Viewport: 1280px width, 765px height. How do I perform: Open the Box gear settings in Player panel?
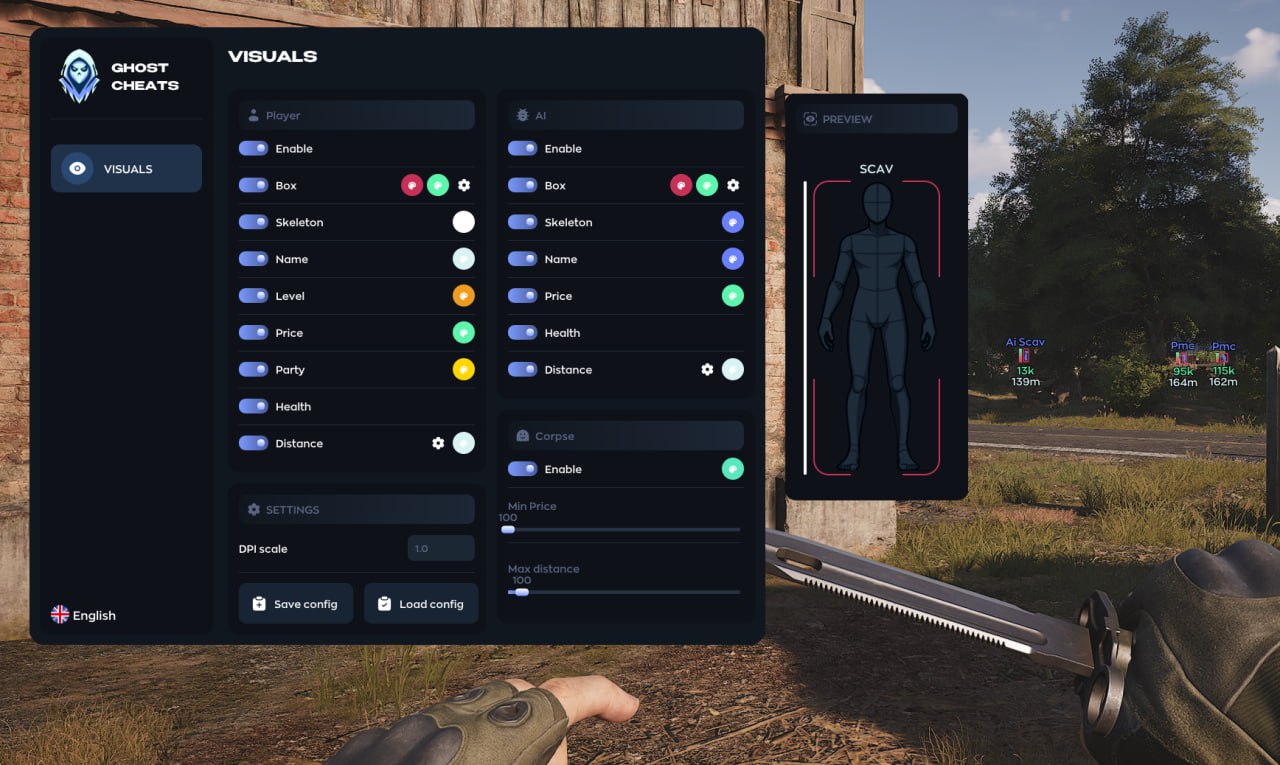coord(463,184)
